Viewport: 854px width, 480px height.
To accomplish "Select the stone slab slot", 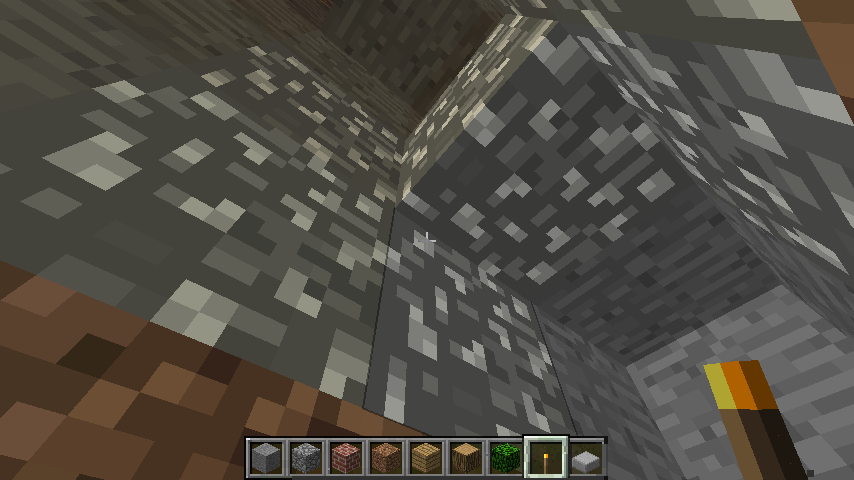I will click(586, 458).
